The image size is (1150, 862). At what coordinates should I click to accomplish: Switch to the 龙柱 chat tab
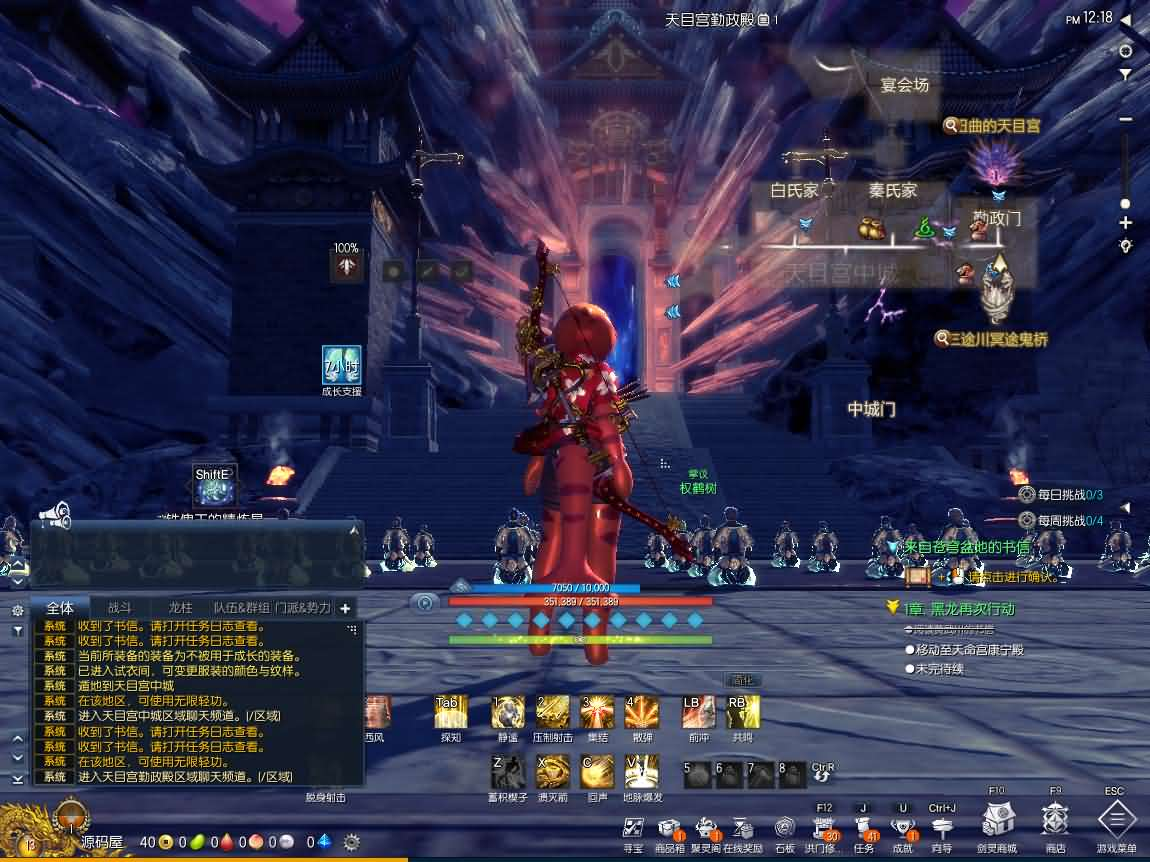[180, 607]
